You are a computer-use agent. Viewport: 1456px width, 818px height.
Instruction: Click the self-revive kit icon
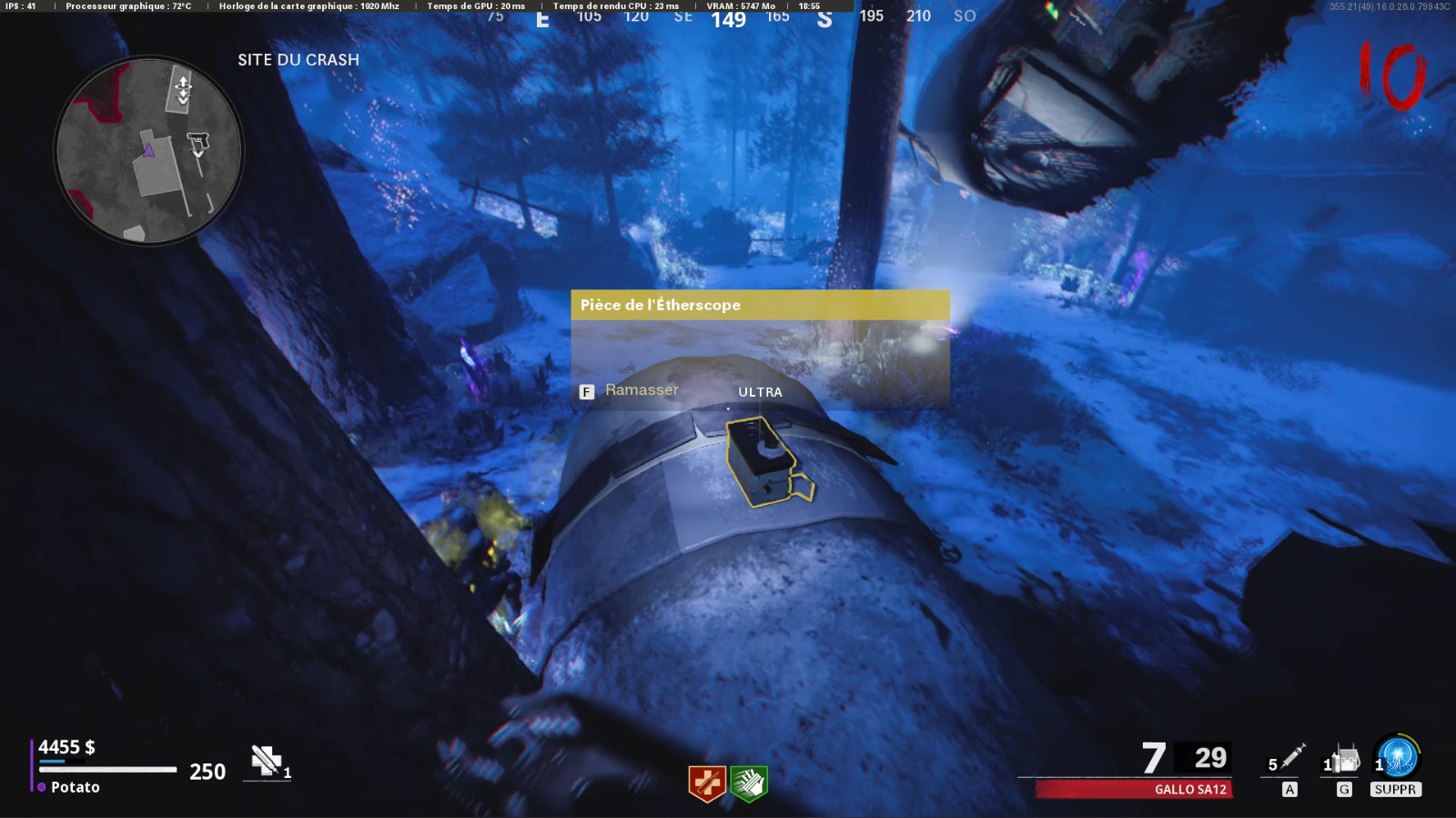click(x=267, y=761)
